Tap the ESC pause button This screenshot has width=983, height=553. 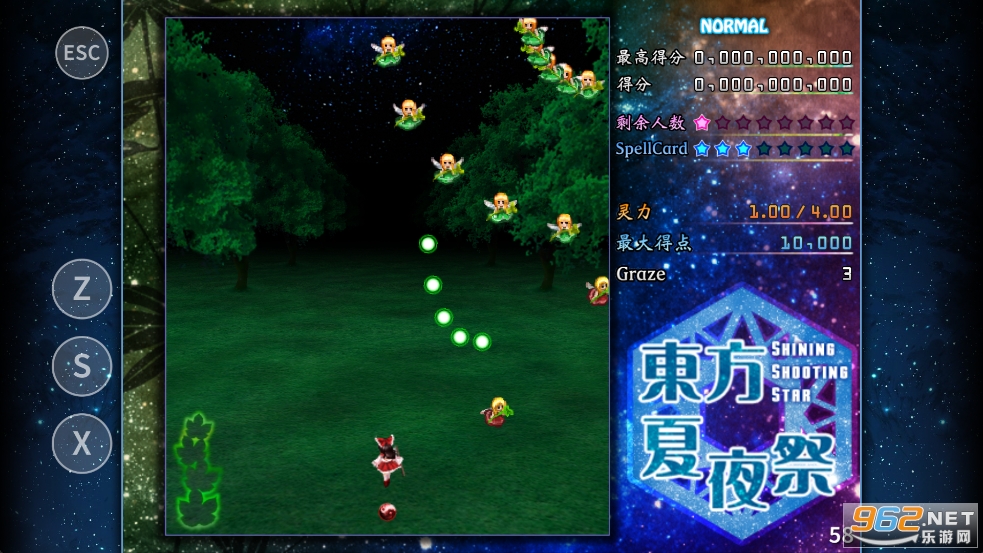82,52
